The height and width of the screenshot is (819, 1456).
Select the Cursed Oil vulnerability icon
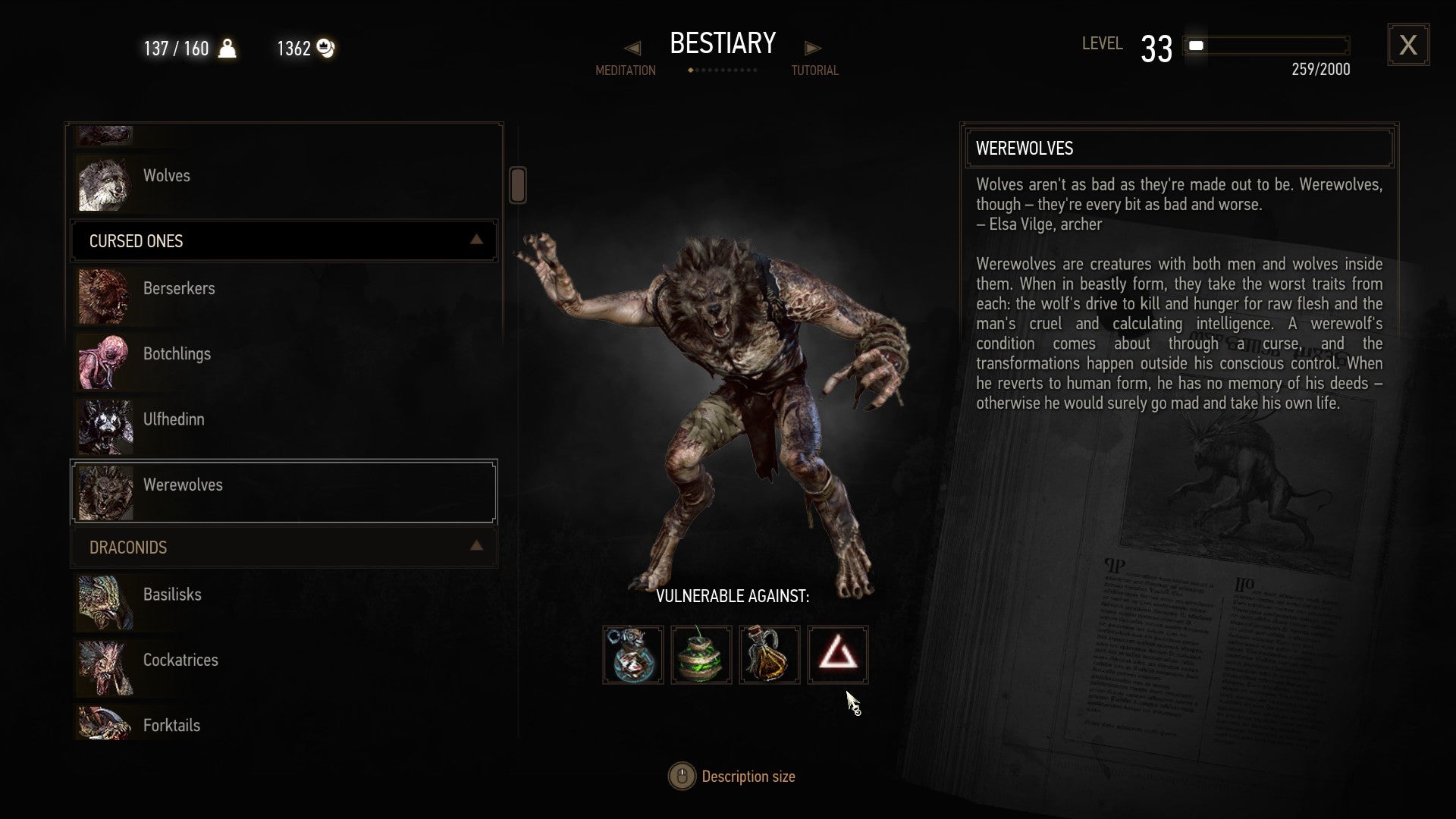coord(769,654)
